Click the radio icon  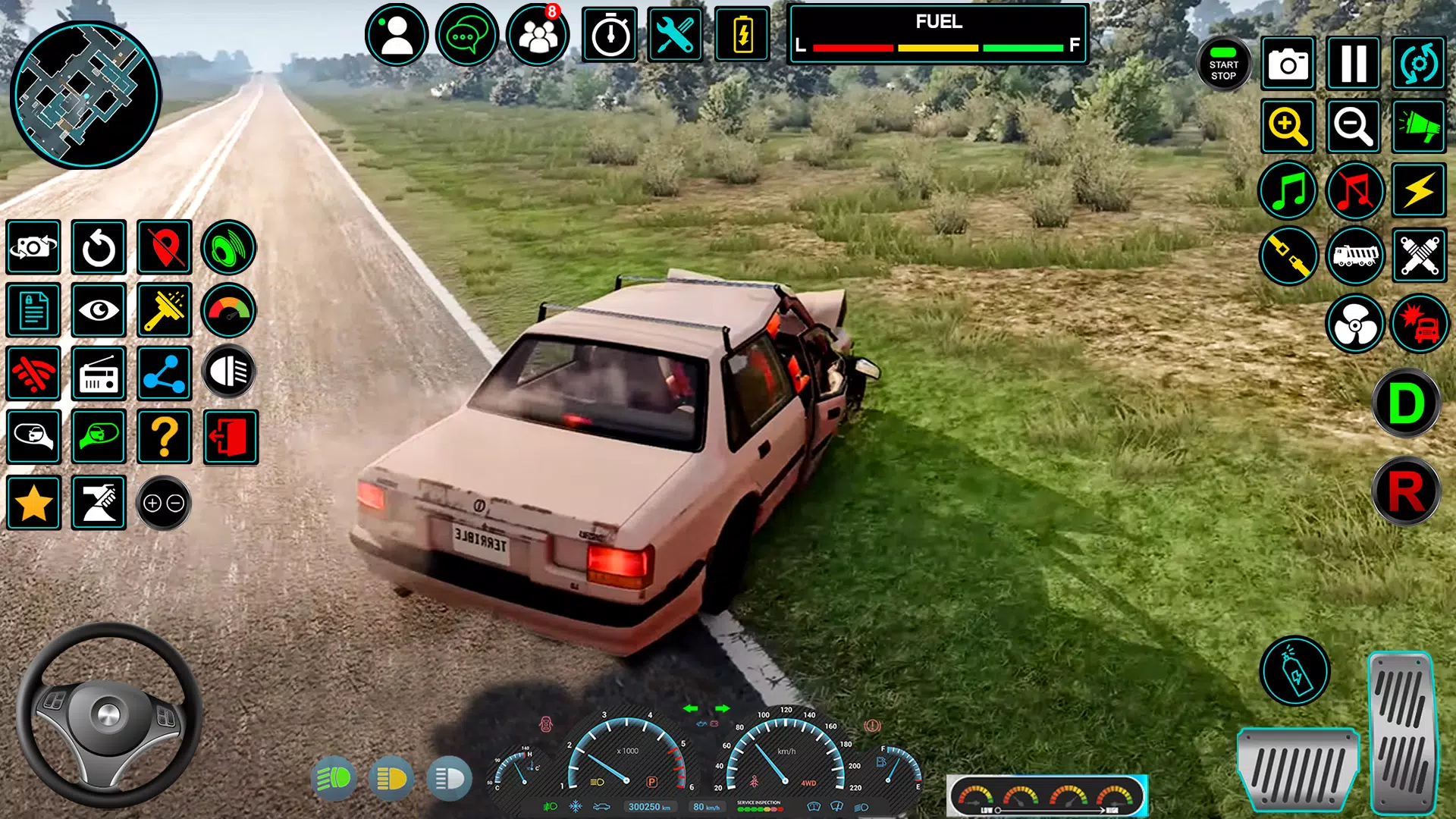tap(99, 374)
